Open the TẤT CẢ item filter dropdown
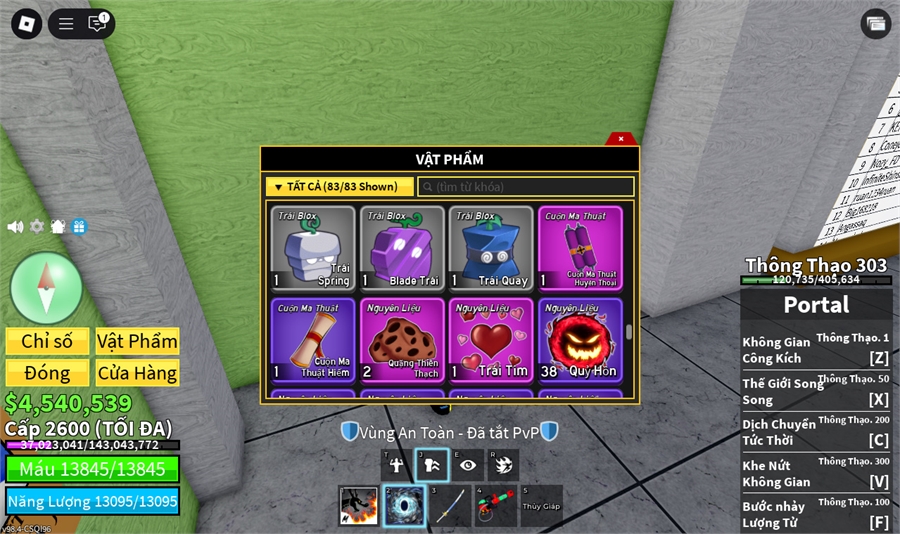This screenshot has width=900, height=534. pos(339,187)
